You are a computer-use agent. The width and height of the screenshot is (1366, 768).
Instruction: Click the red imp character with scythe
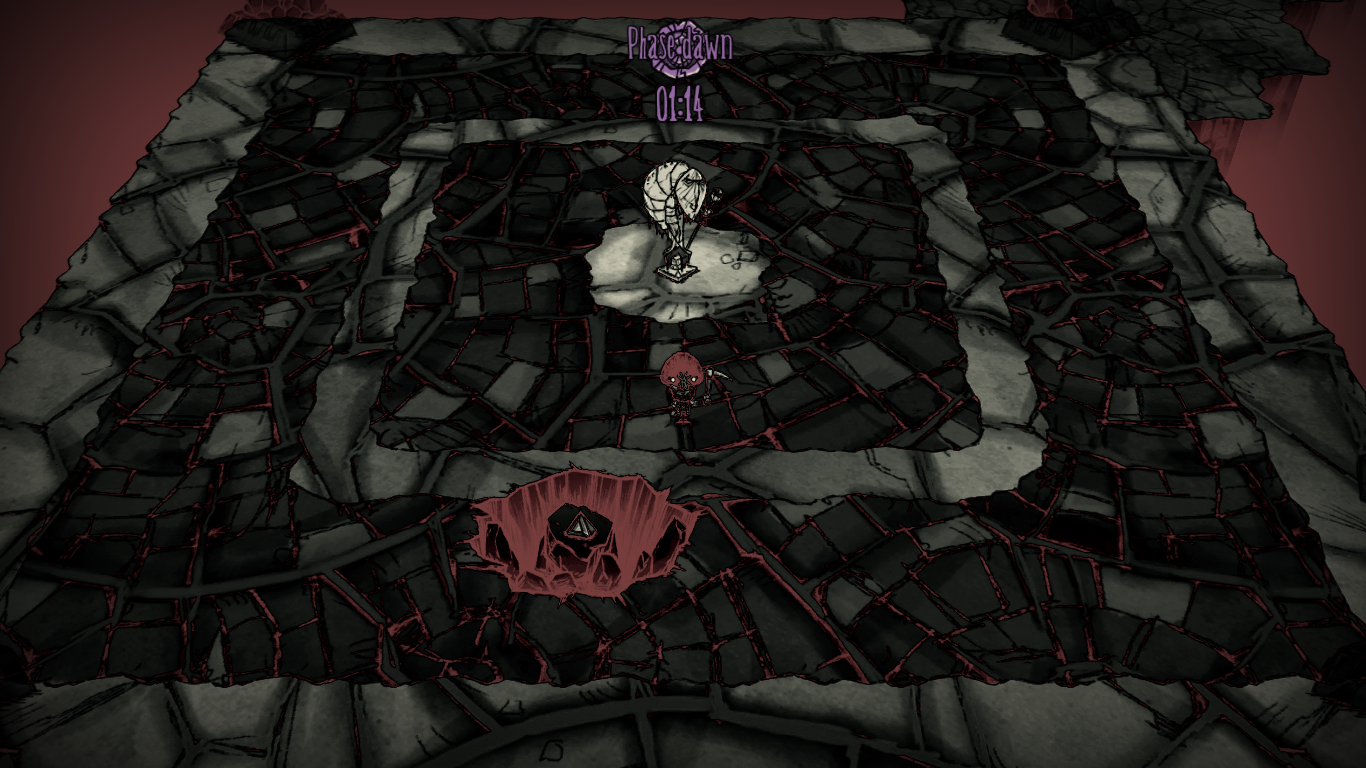click(x=683, y=387)
